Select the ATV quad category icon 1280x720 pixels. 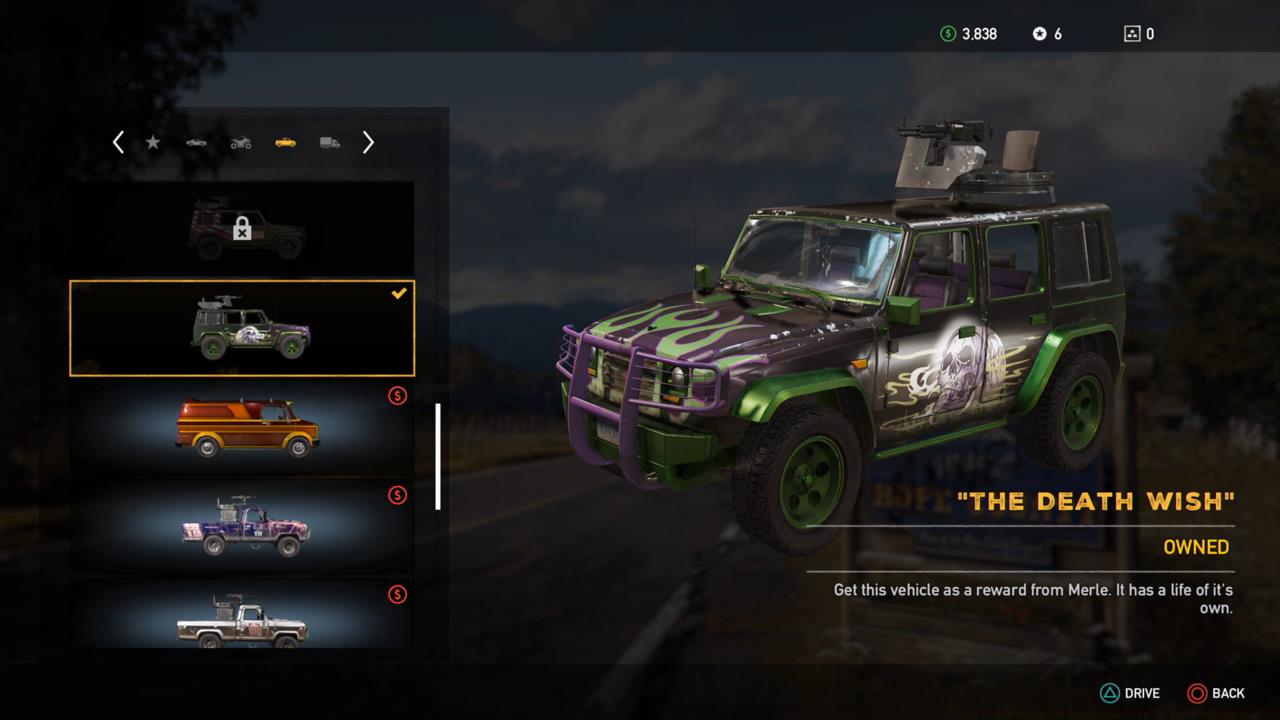coord(239,142)
